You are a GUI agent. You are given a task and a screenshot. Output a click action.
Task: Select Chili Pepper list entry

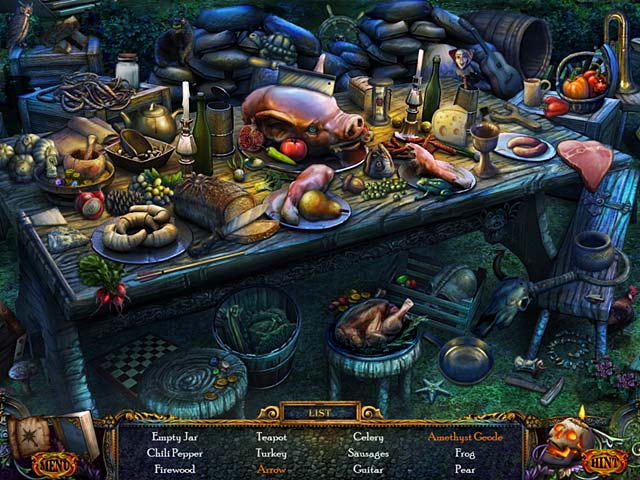[x=177, y=453]
